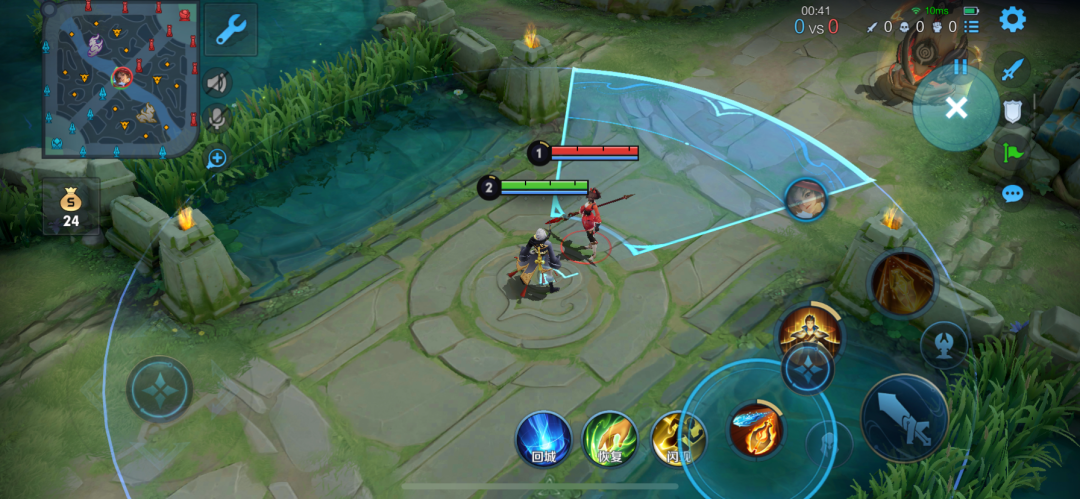Image resolution: width=1080 pixels, height=499 pixels.
Task: Cancel the skill with the X button
Action: point(956,108)
